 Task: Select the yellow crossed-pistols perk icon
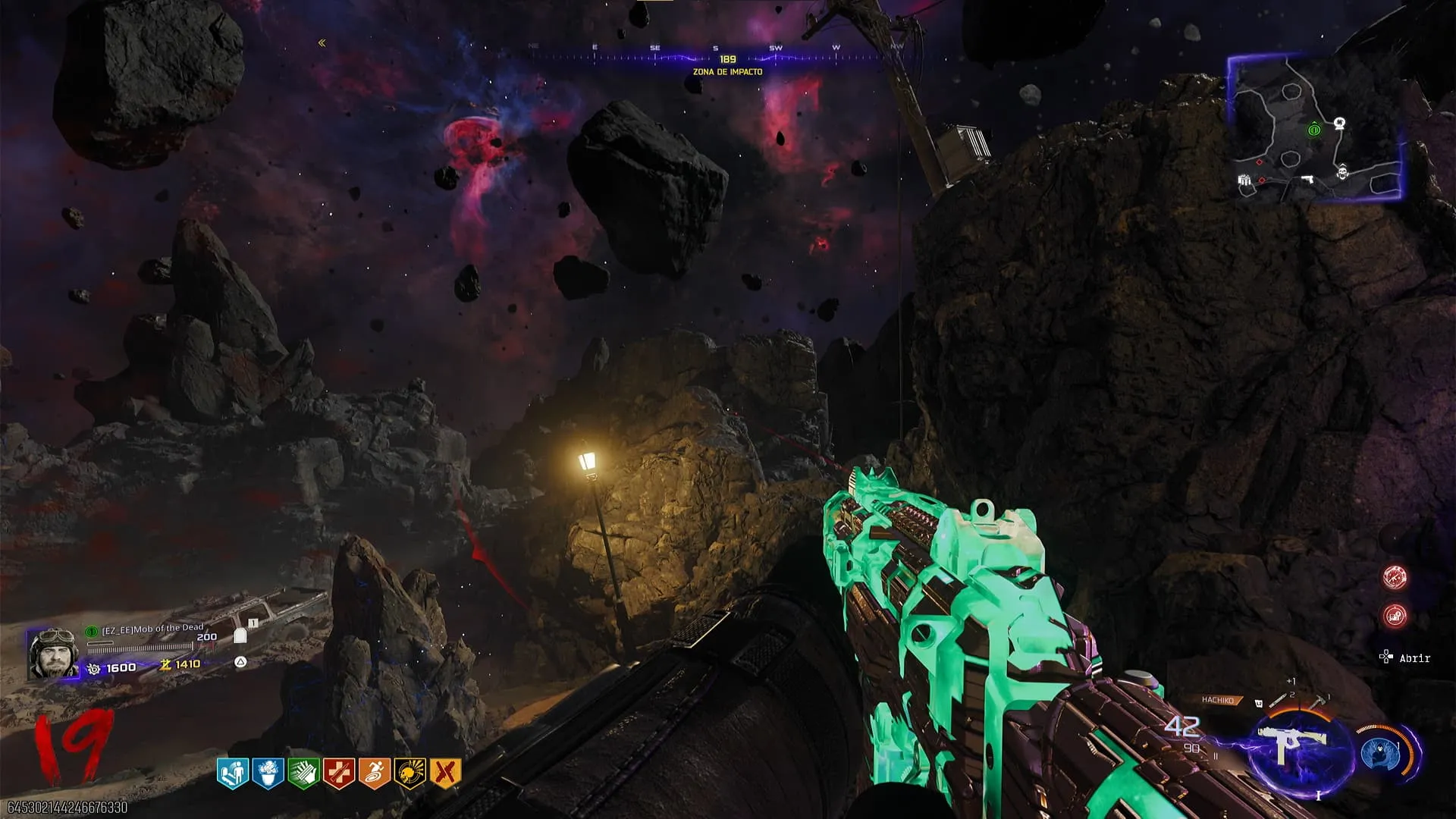tap(445, 773)
